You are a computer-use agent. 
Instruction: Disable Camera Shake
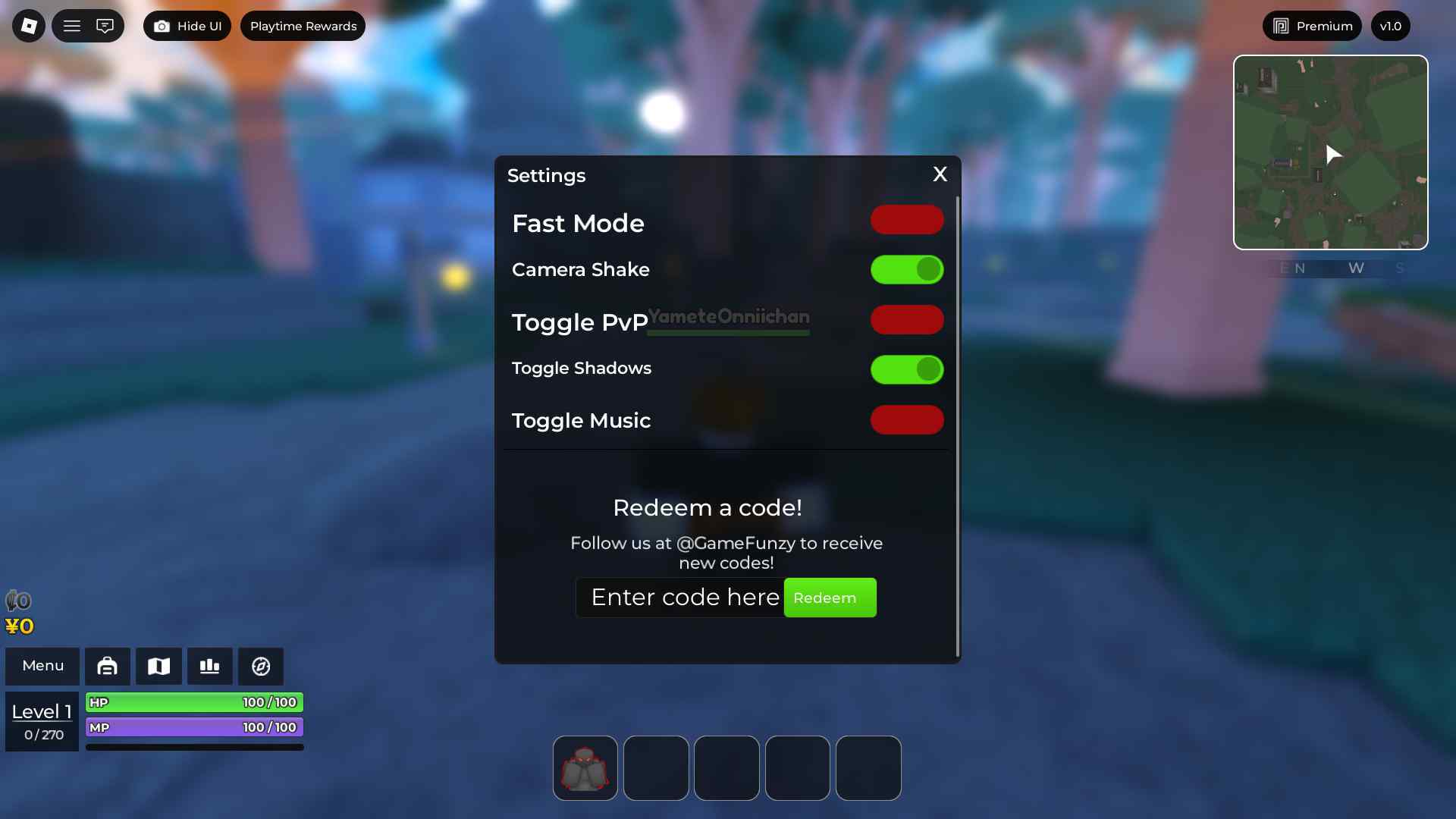click(907, 269)
